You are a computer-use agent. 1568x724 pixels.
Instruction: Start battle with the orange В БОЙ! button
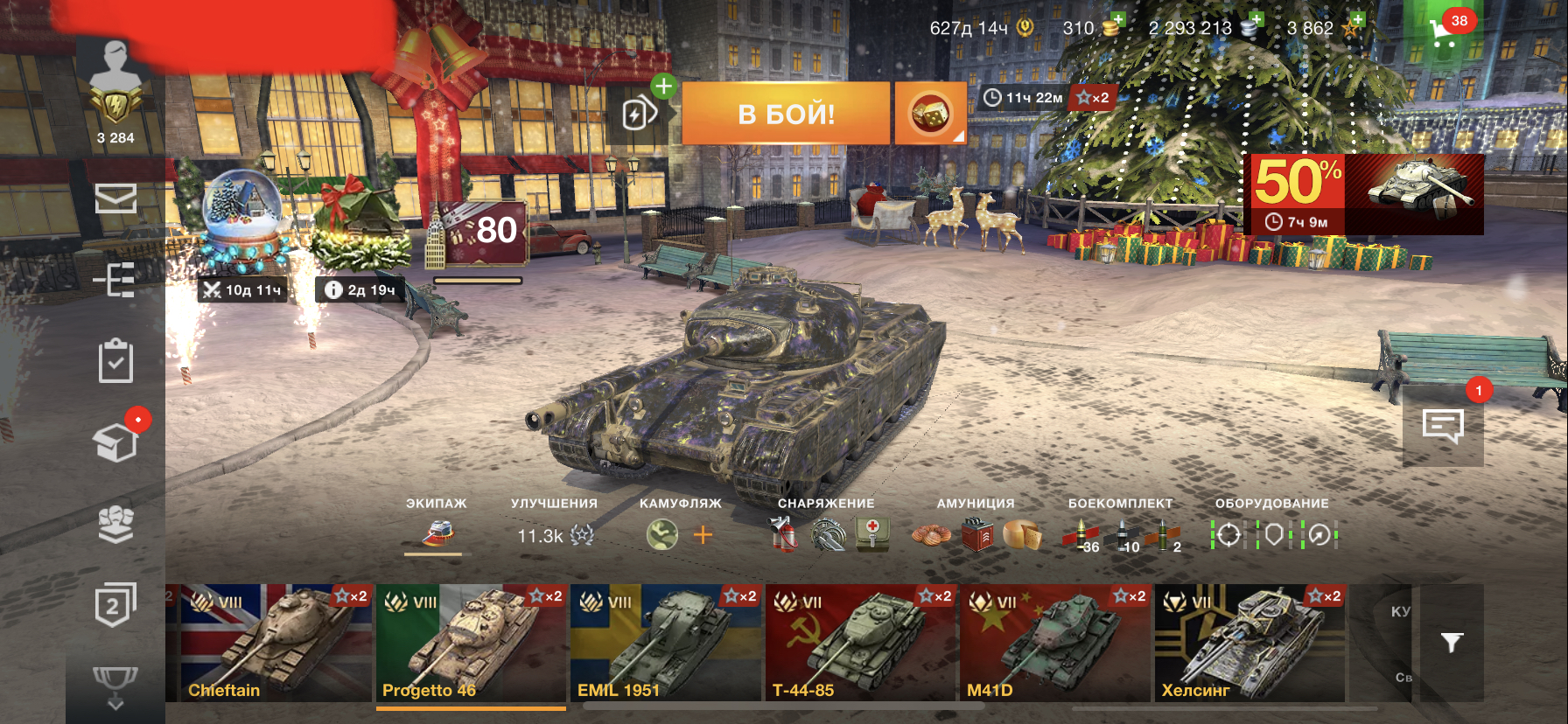click(x=785, y=114)
